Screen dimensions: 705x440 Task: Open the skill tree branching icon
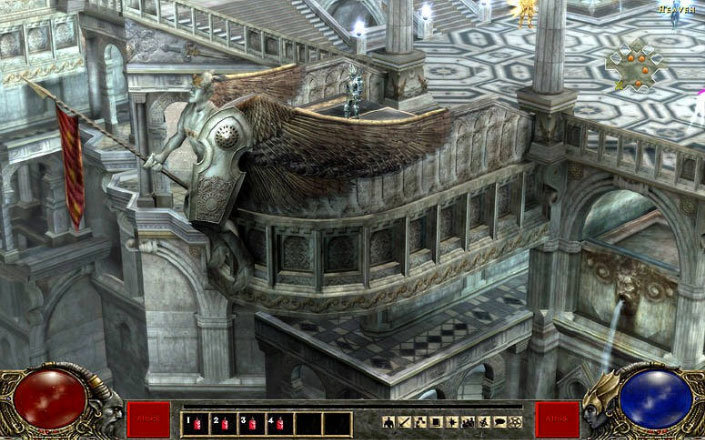420,423
